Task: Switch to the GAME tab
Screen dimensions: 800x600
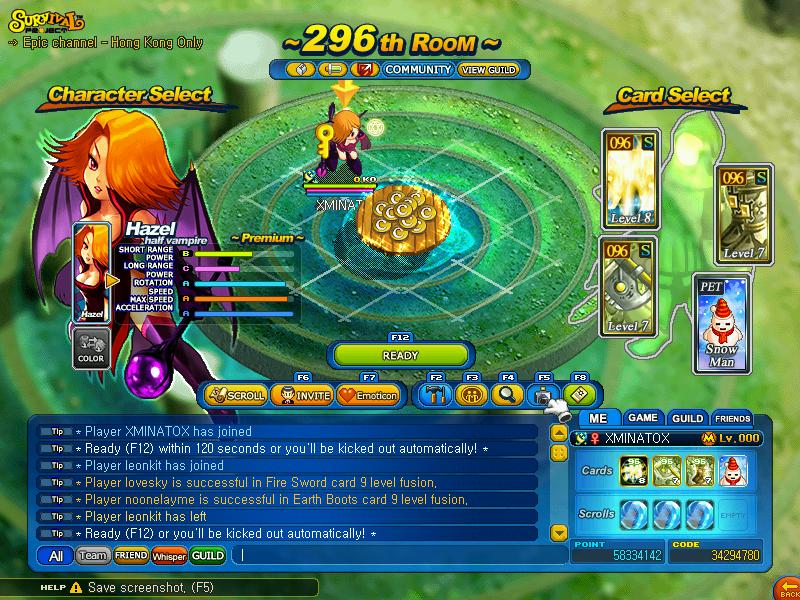Action: point(642,418)
